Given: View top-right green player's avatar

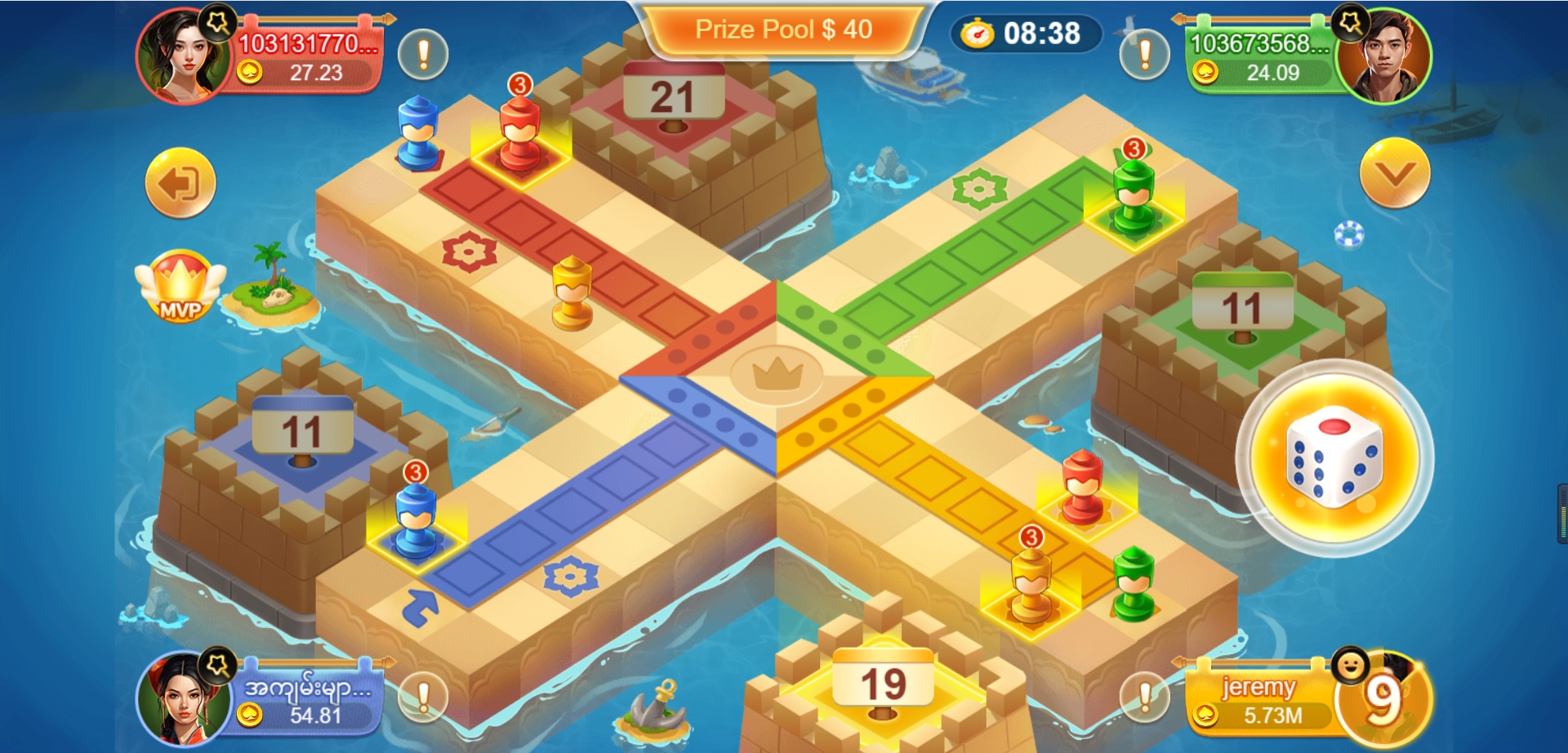Looking at the screenshot, I should [1386, 57].
